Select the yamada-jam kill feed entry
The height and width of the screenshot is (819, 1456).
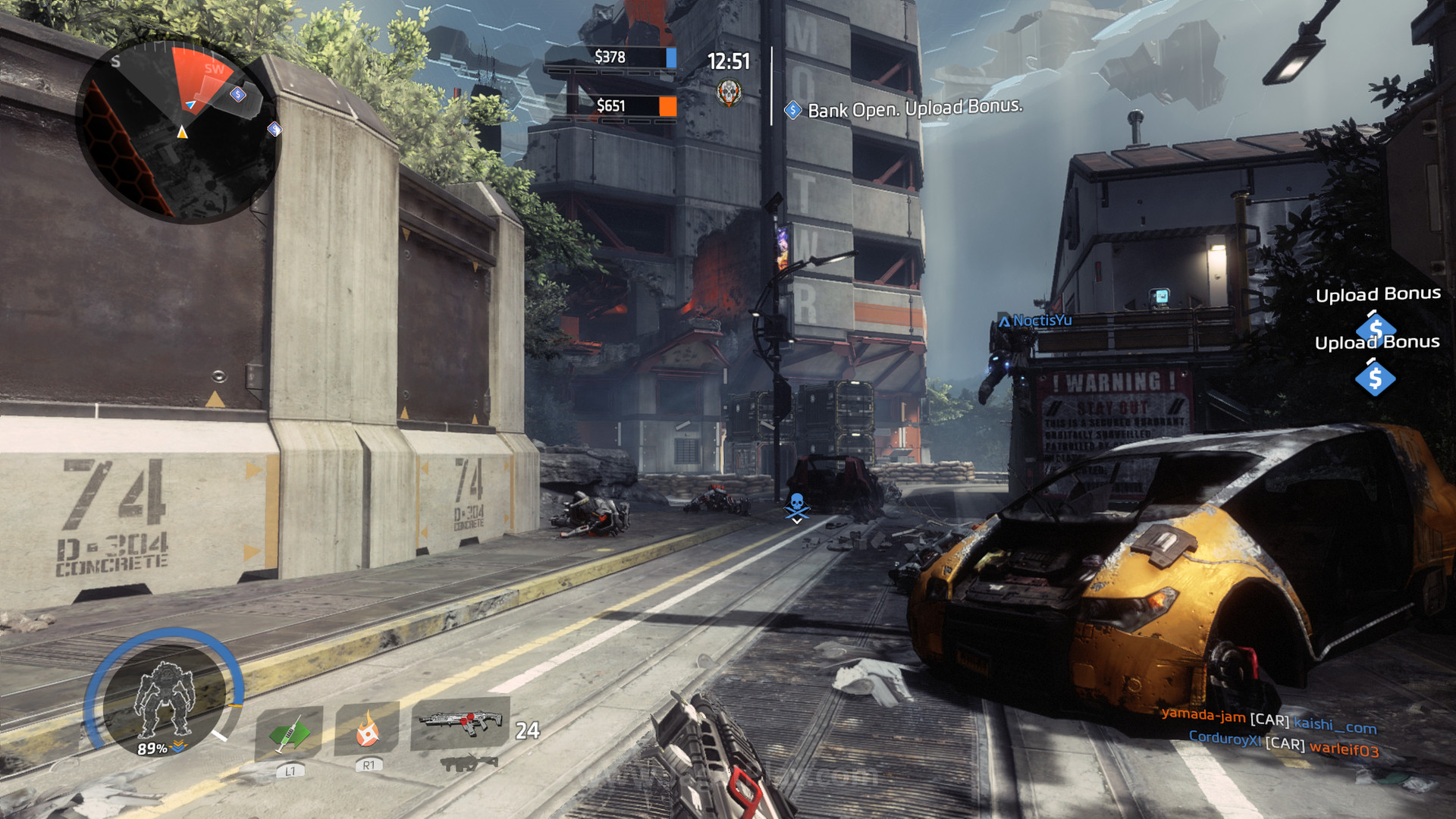tap(1269, 720)
